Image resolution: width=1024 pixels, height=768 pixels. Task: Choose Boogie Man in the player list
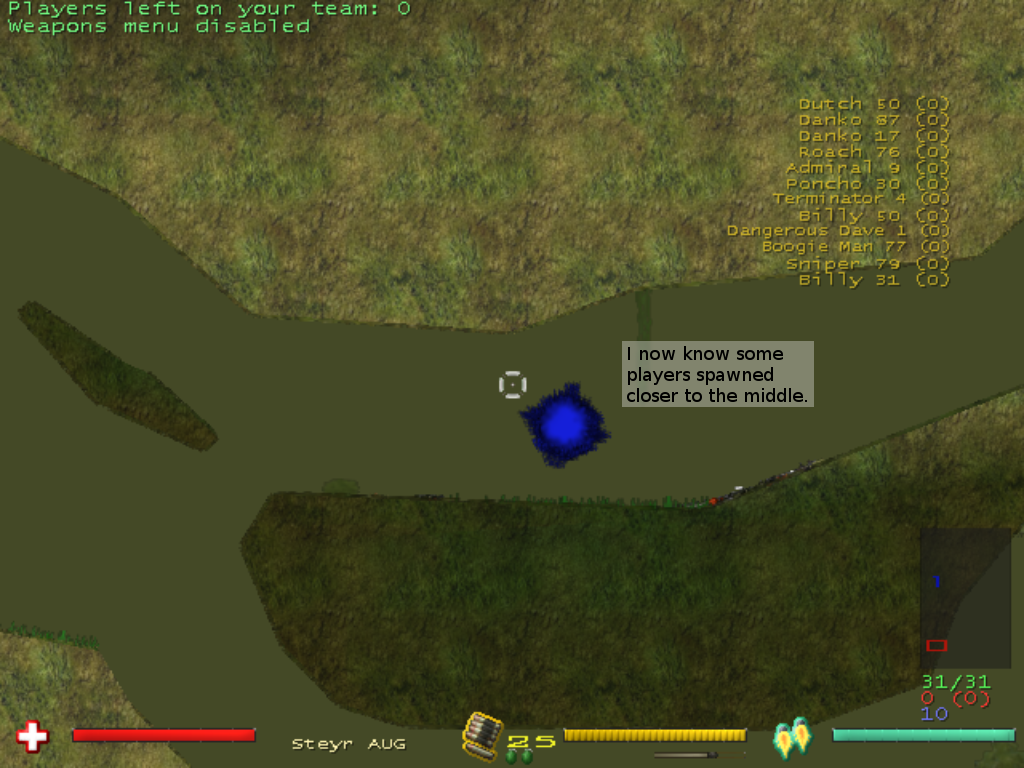click(x=855, y=247)
